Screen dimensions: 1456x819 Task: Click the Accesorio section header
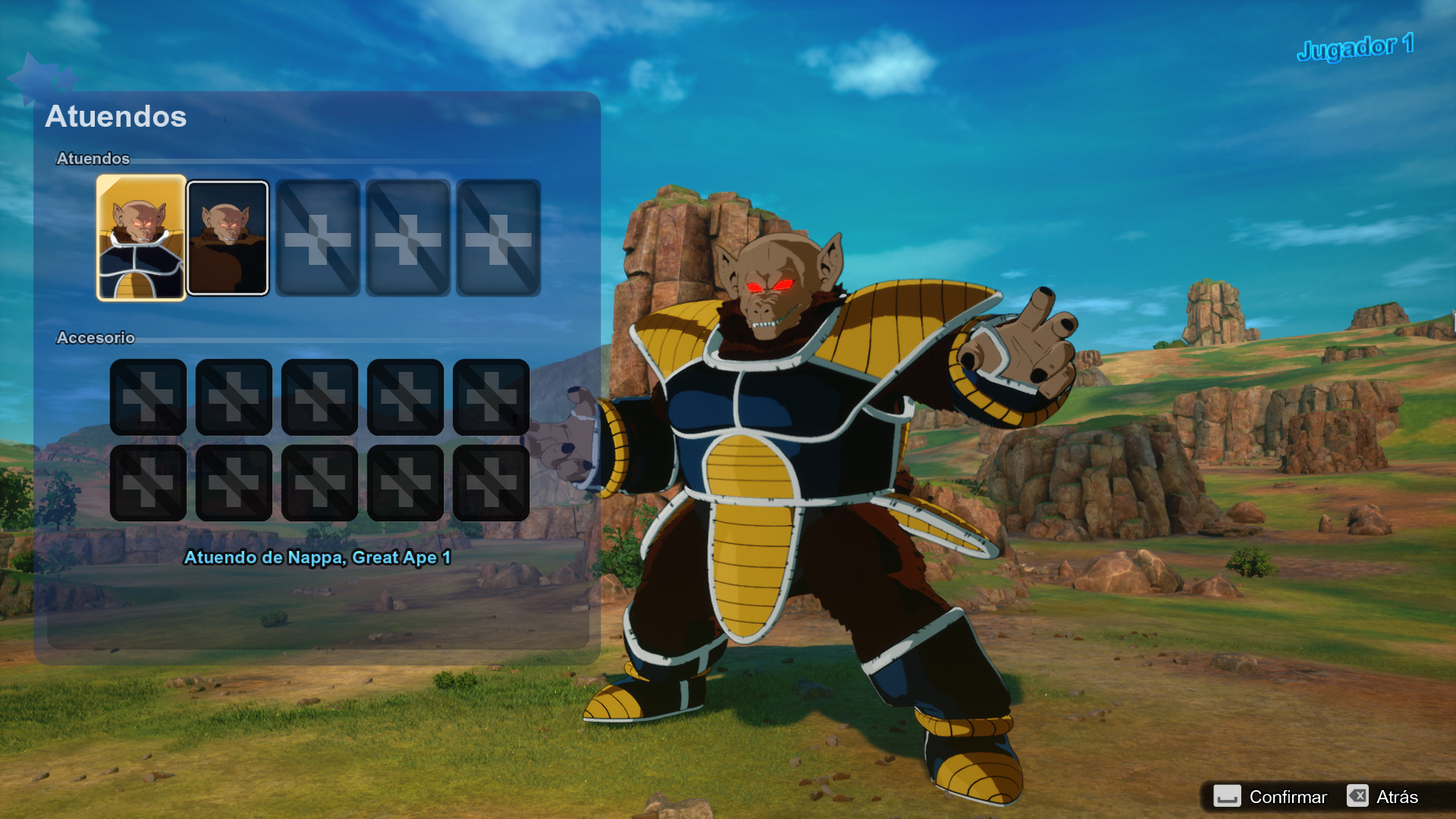pyautogui.click(x=95, y=338)
